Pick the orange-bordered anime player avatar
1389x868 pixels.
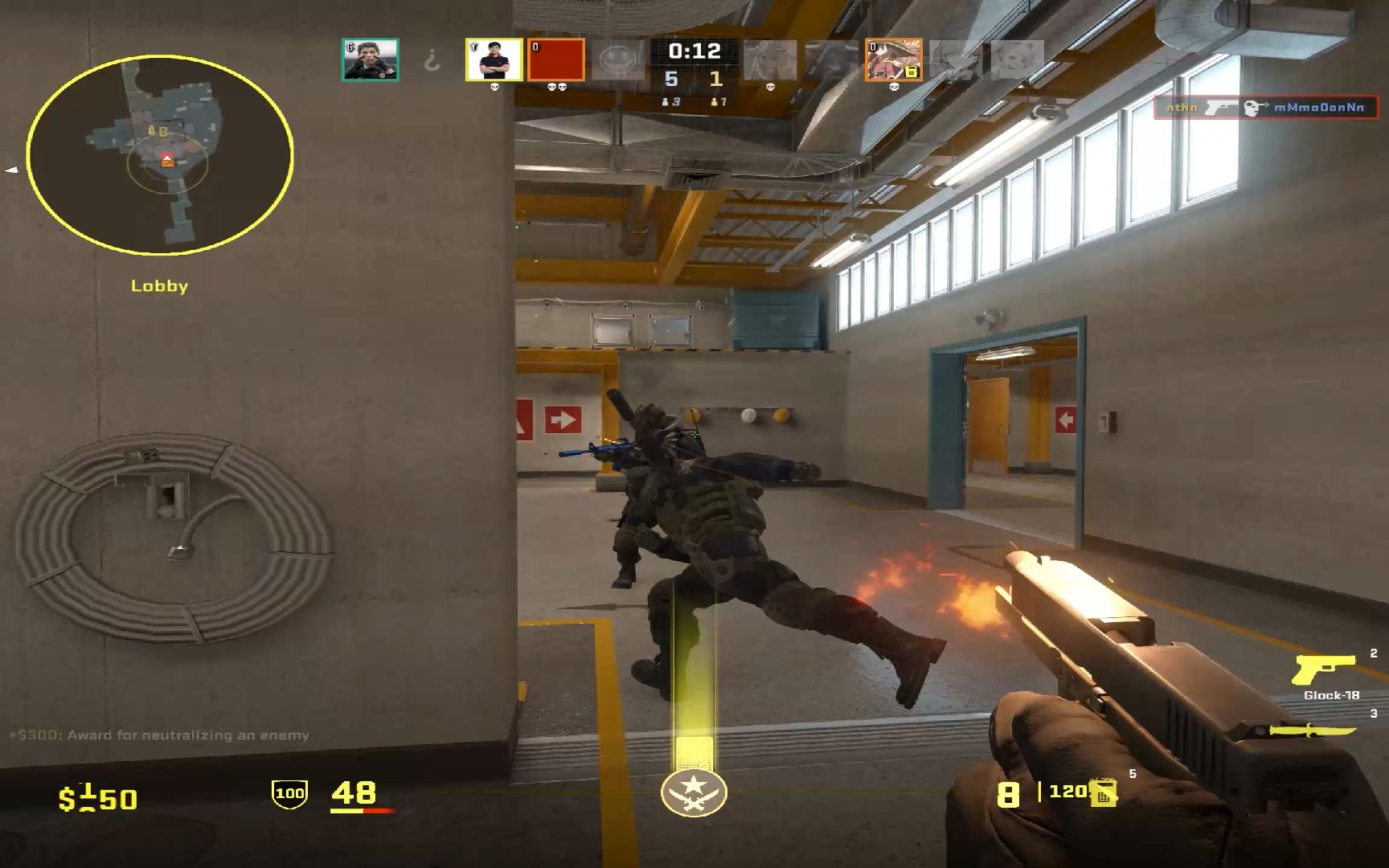[893, 59]
